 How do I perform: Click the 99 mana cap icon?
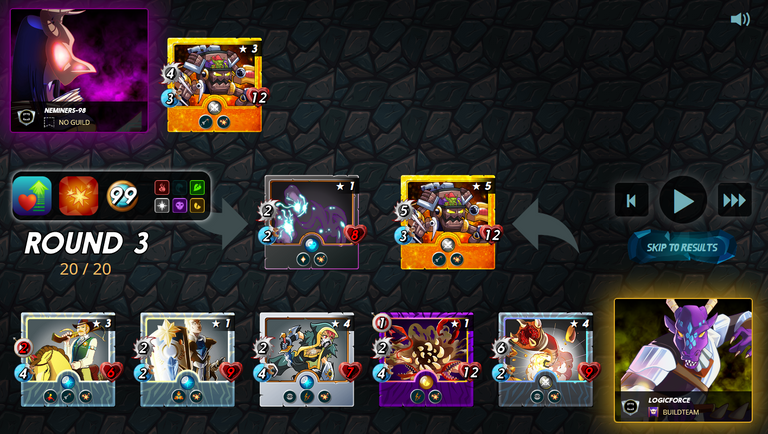[122, 197]
